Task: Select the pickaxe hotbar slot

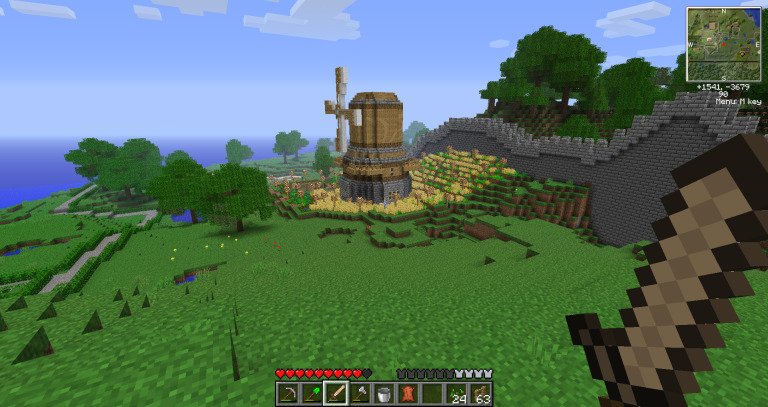Action: (x=288, y=394)
